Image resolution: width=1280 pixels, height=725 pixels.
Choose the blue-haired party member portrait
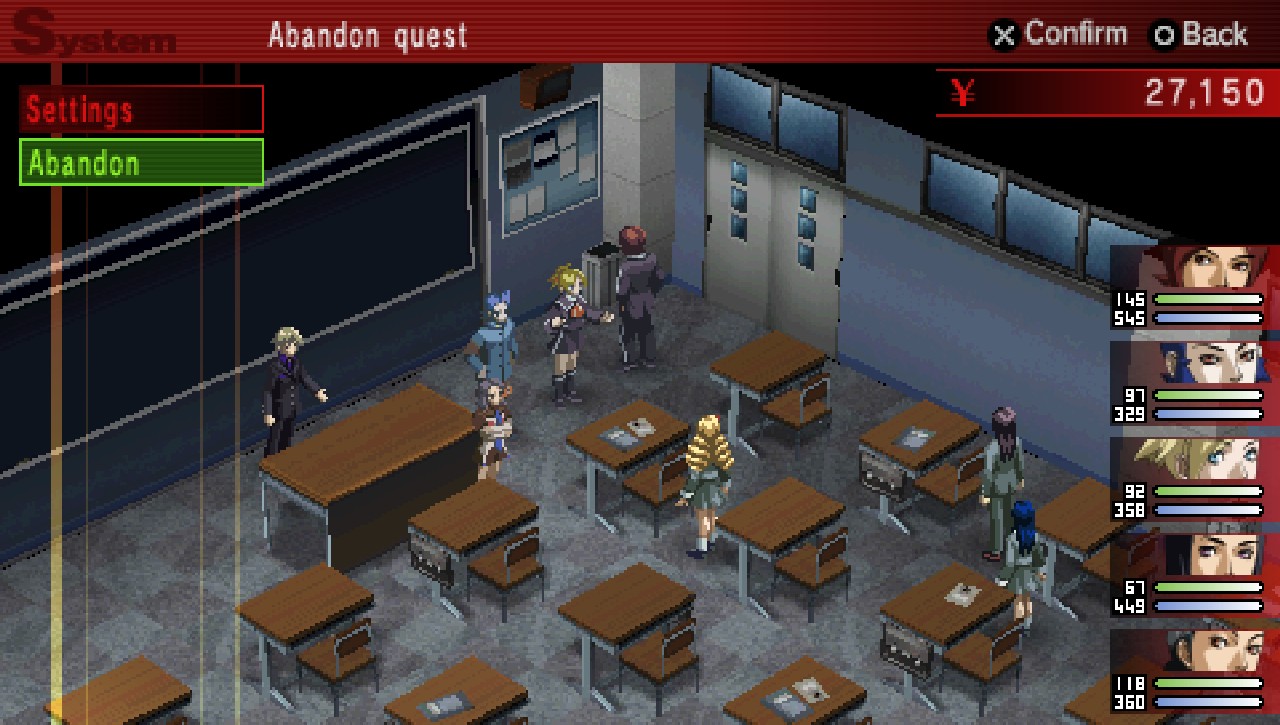coord(1195,362)
